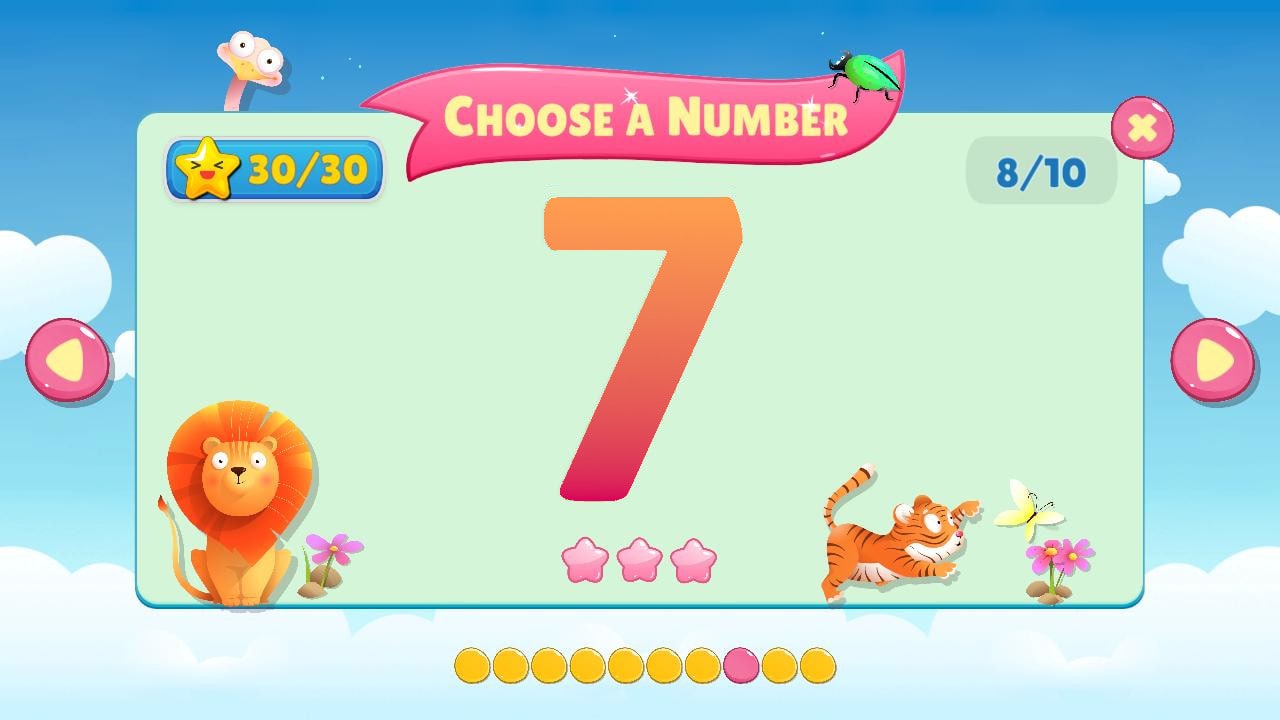Tap the green beetle on the banner
Viewport: 1280px width, 720px height.
(x=862, y=70)
